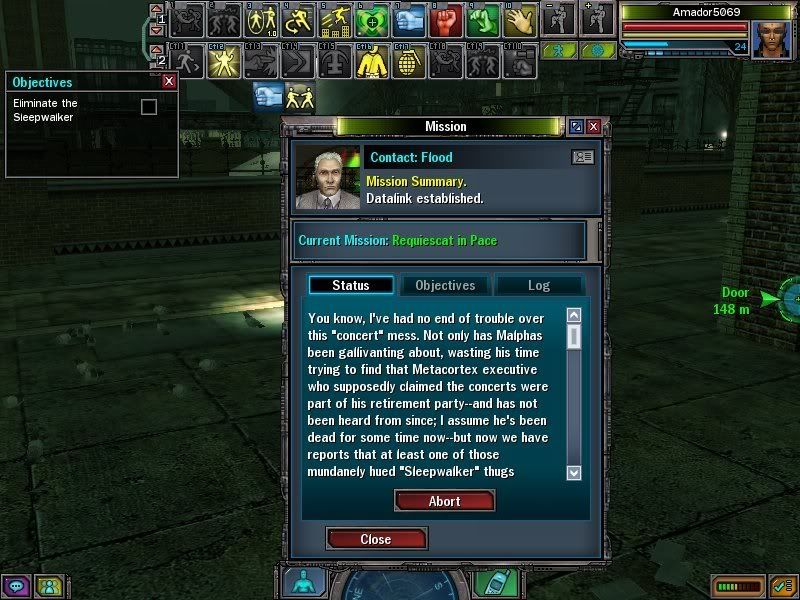
Task: Activate the yellow jacket hotbar item
Action: coord(372,62)
